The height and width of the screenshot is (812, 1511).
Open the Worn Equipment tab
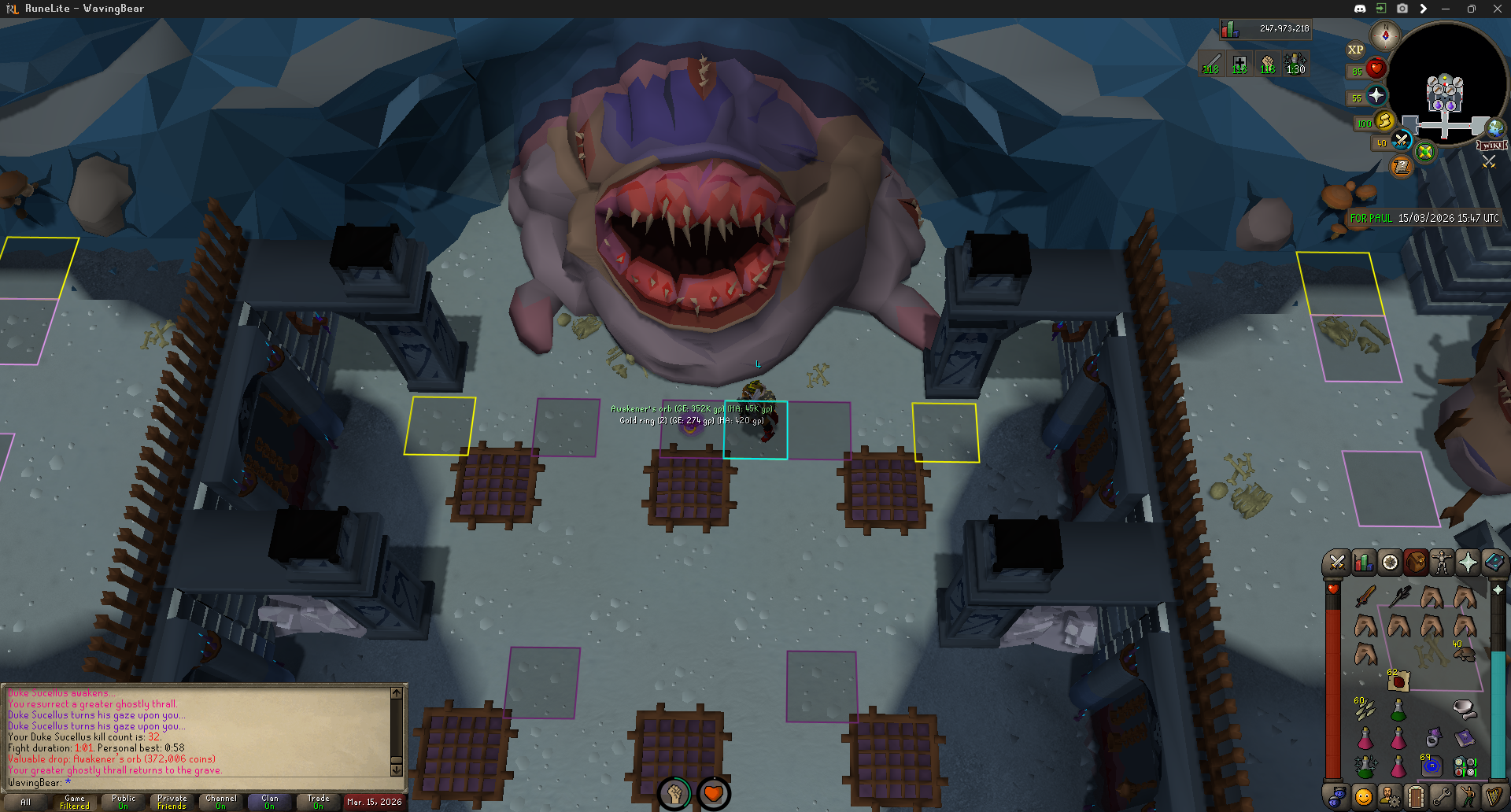[1442, 563]
